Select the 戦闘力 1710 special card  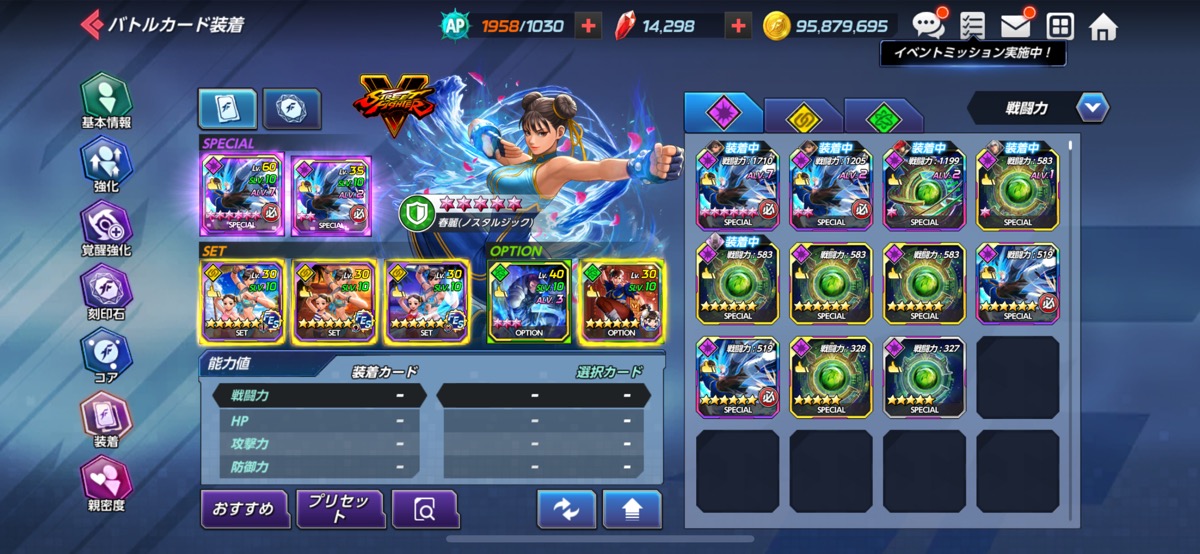pos(737,185)
